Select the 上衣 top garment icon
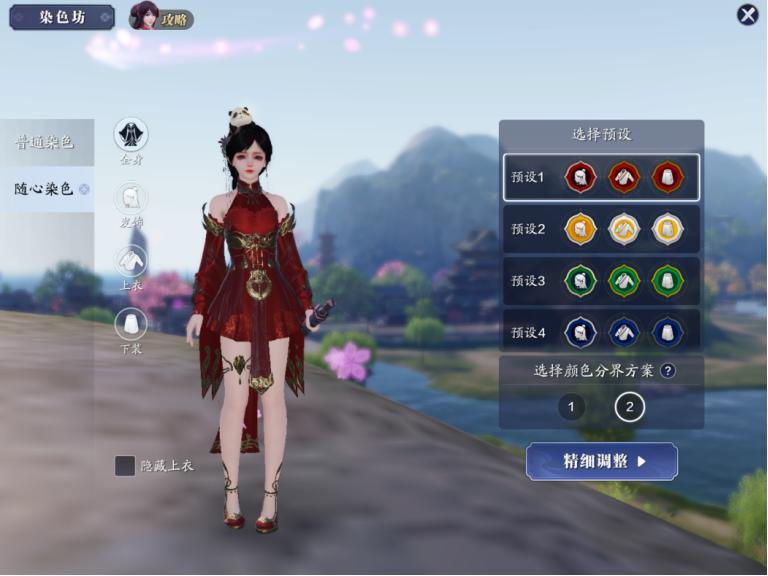Image resolution: width=768 pixels, height=576 pixels. (x=131, y=261)
